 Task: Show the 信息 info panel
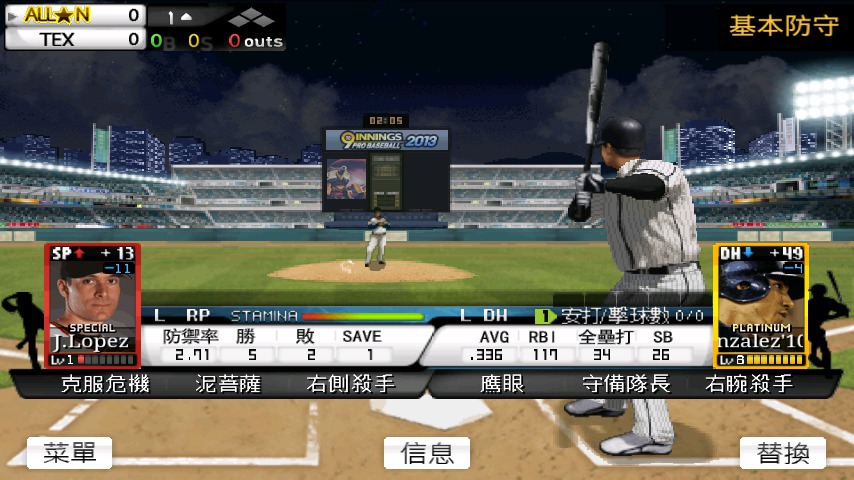click(x=427, y=453)
